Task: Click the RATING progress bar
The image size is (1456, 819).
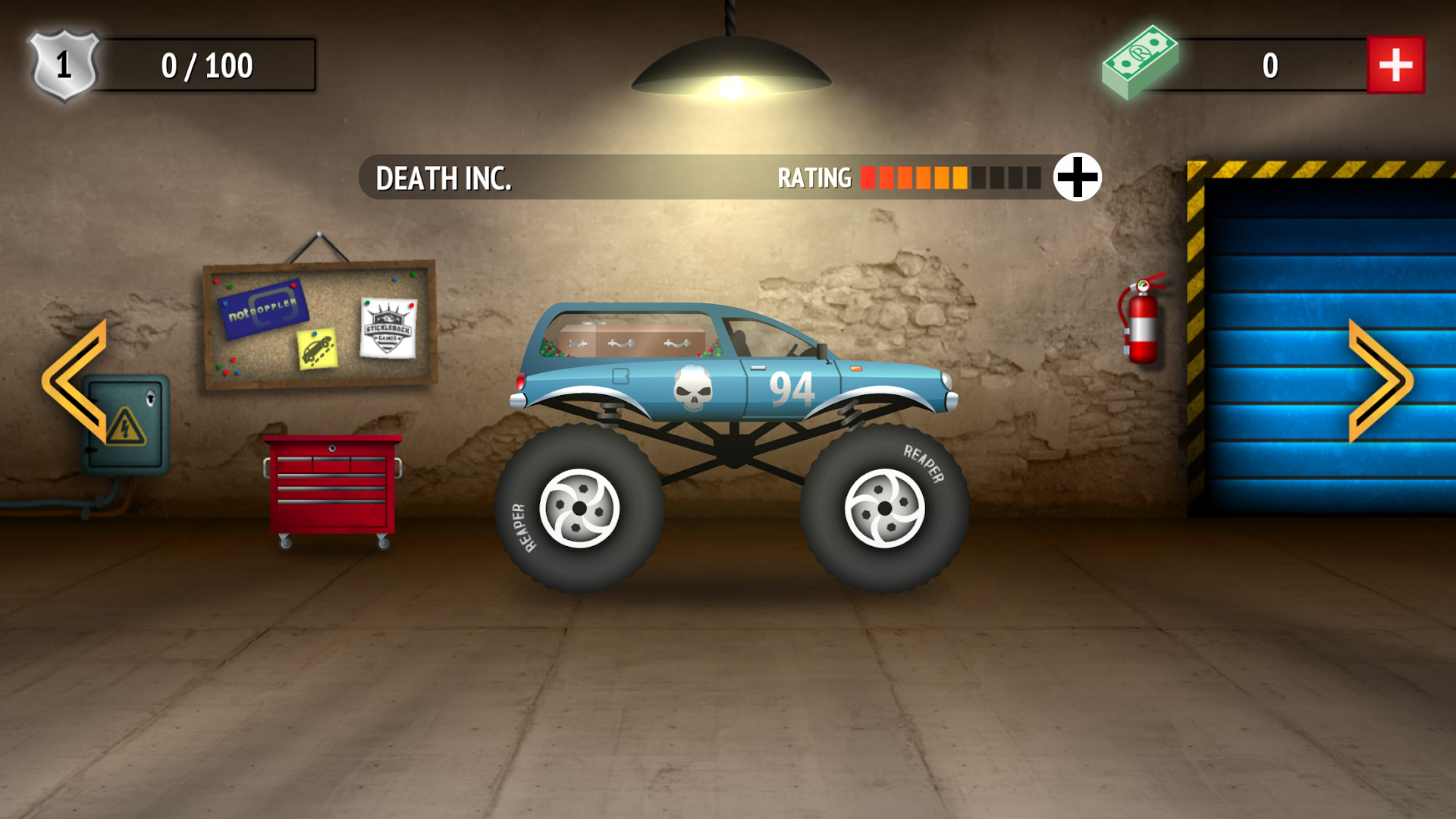Action: 952,177
